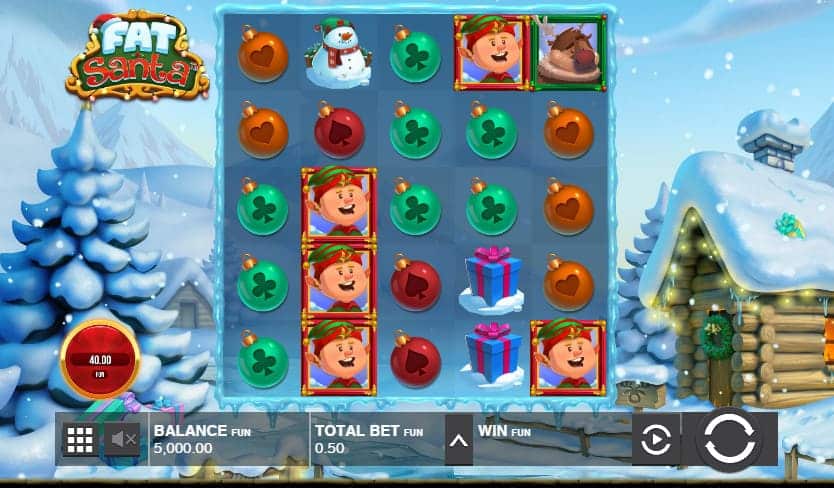Spin the reels with the circular arrow button
The image size is (834, 488).
click(x=729, y=439)
